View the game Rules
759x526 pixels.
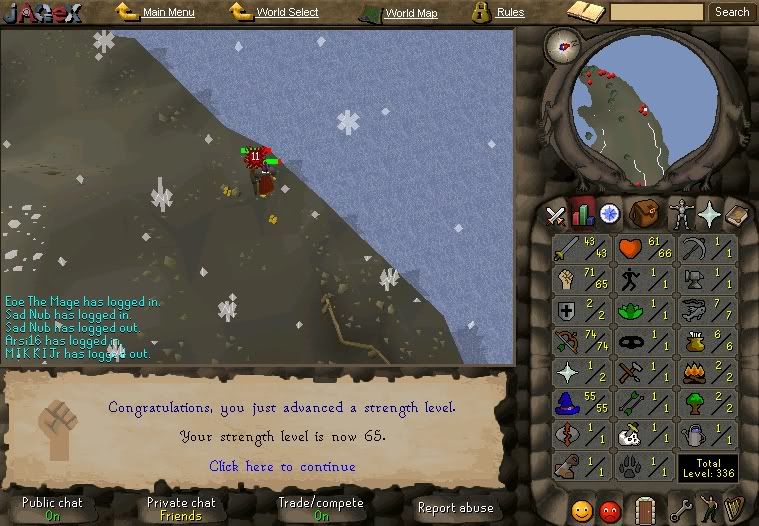pyautogui.click(x=509, y=13)
